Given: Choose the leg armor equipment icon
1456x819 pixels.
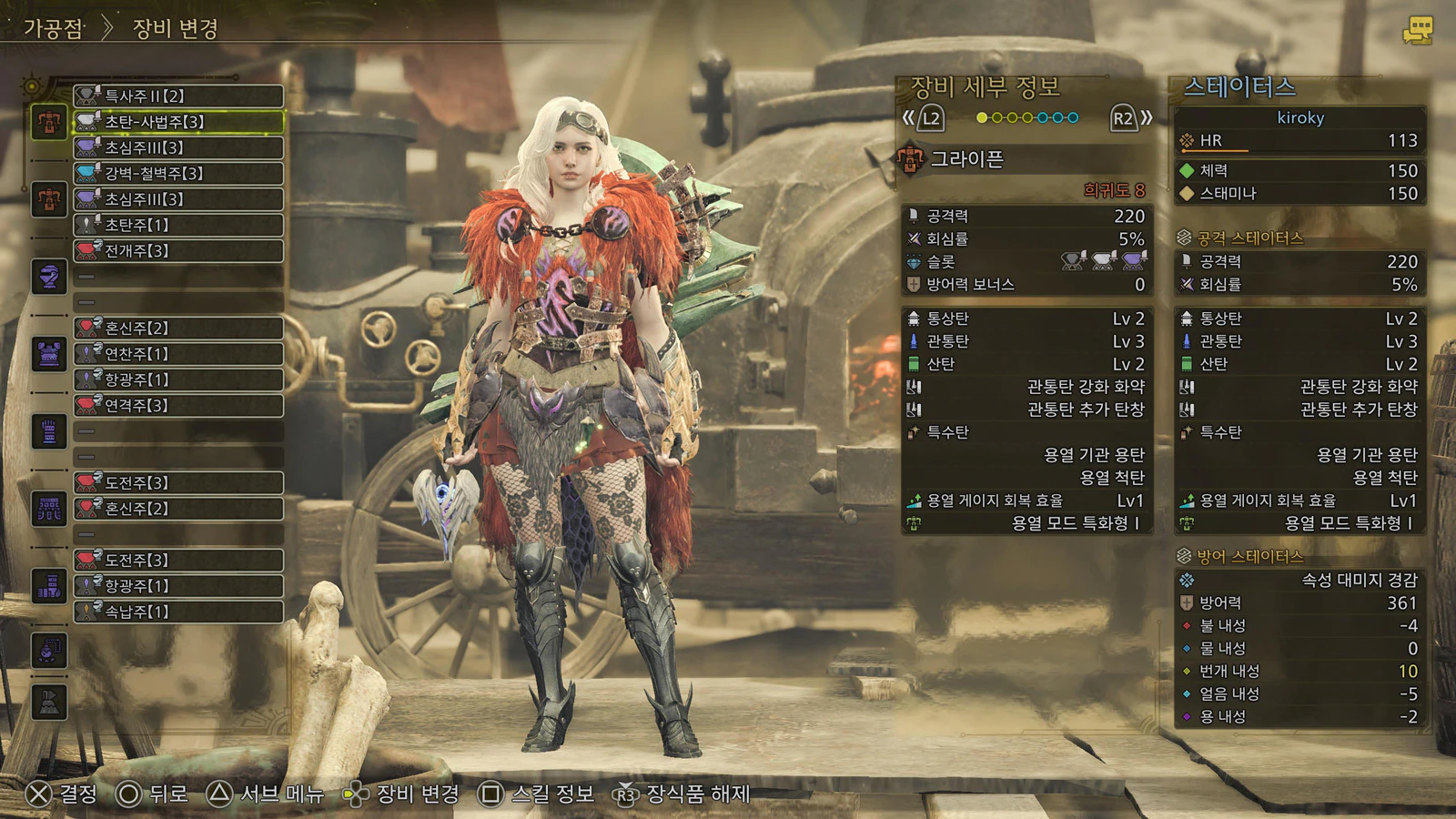Looking at the screenshot, I should [x=49, y=586].
